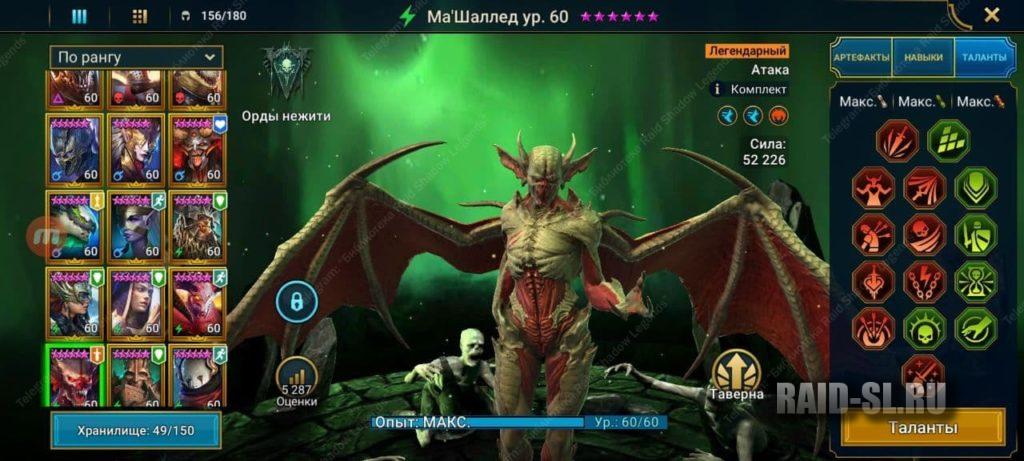Select the Таланты tab
This screenshot has width=1024, height=461.
(984, 57)
